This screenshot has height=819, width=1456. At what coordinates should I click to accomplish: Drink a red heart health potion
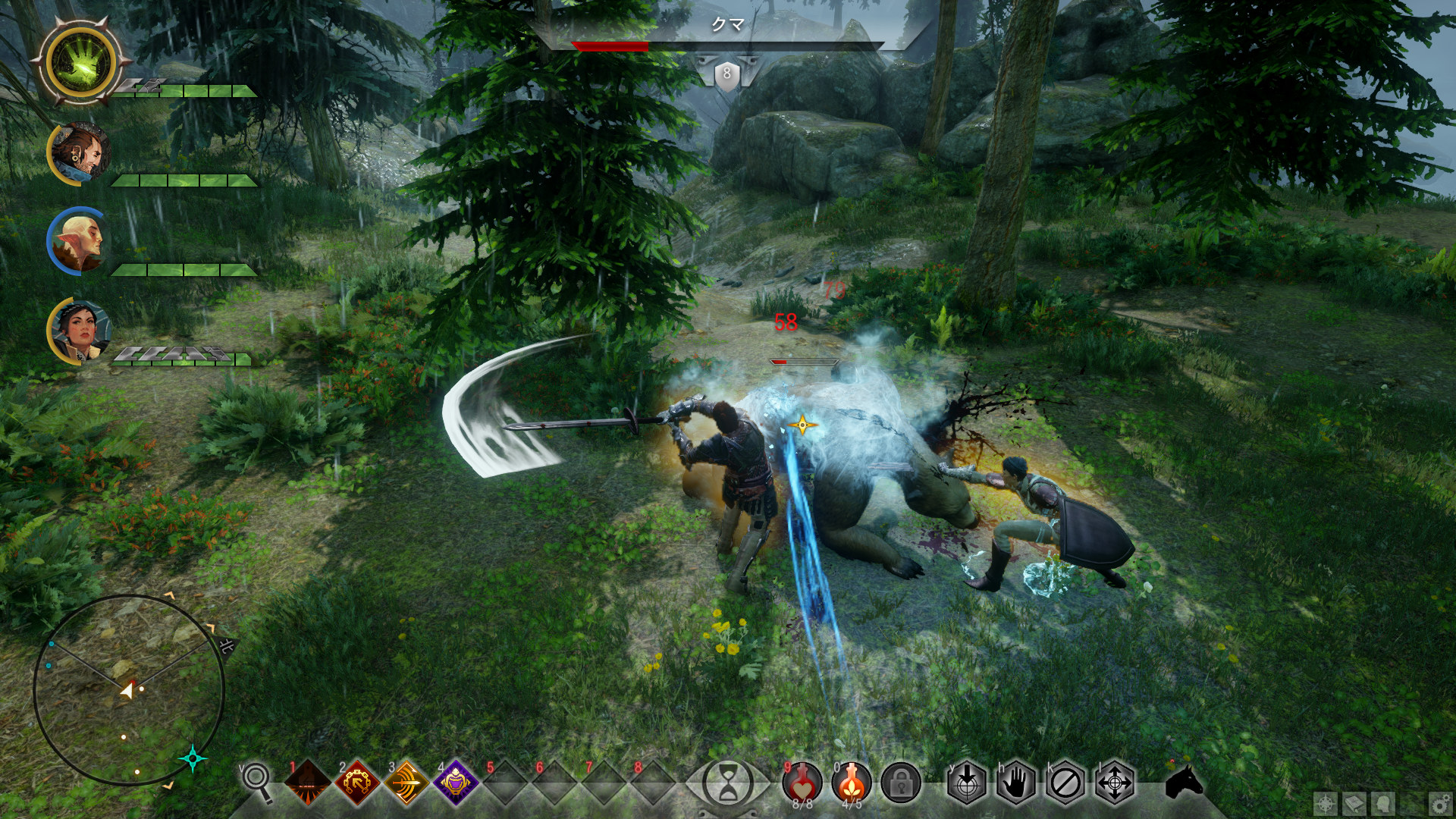click(x=802, y=782)
